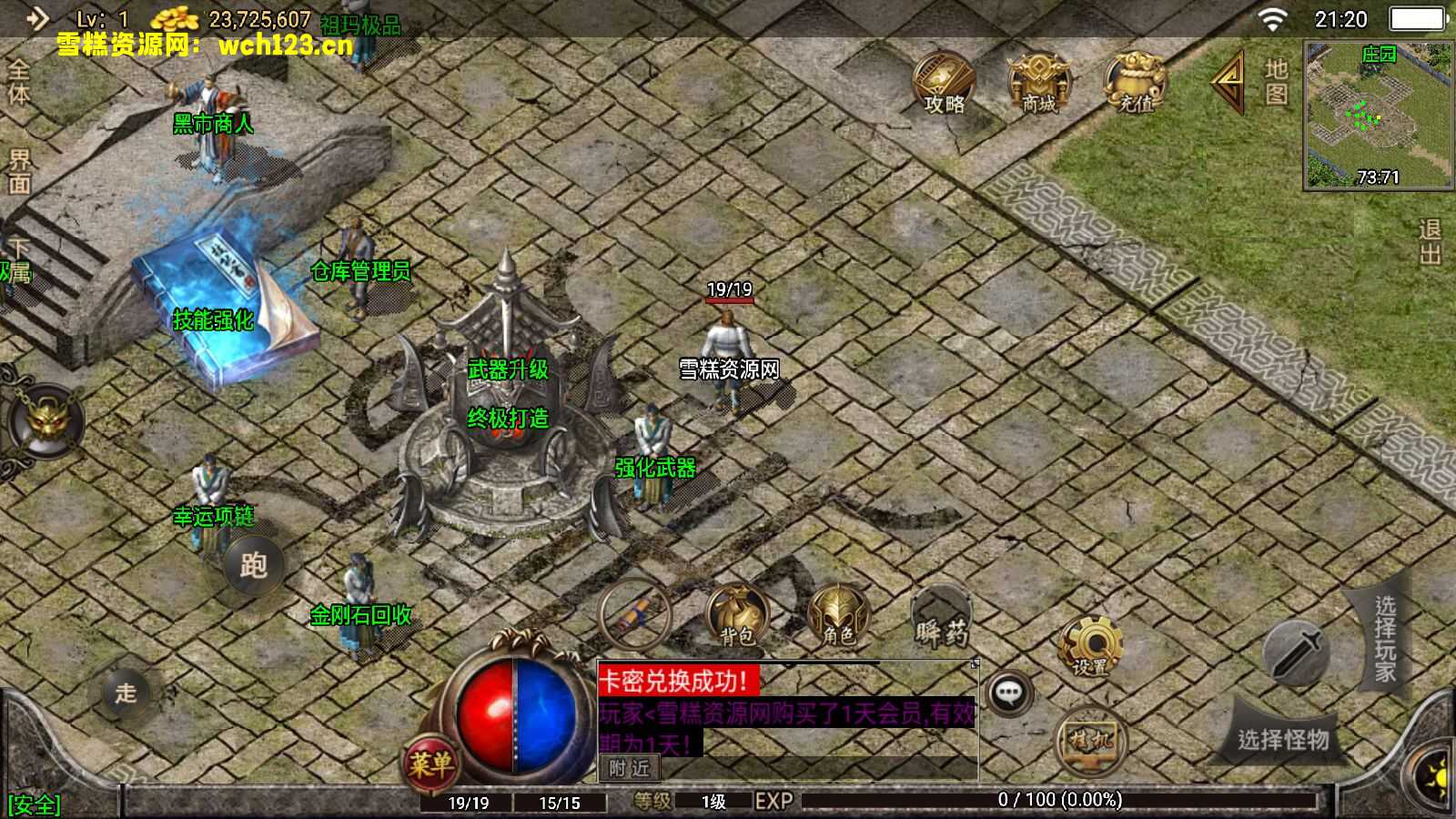Image resolution: width=1456 pixels, height=819 pixels.
Task: Open the chat speech bubble
Action: click(1008, 693)
